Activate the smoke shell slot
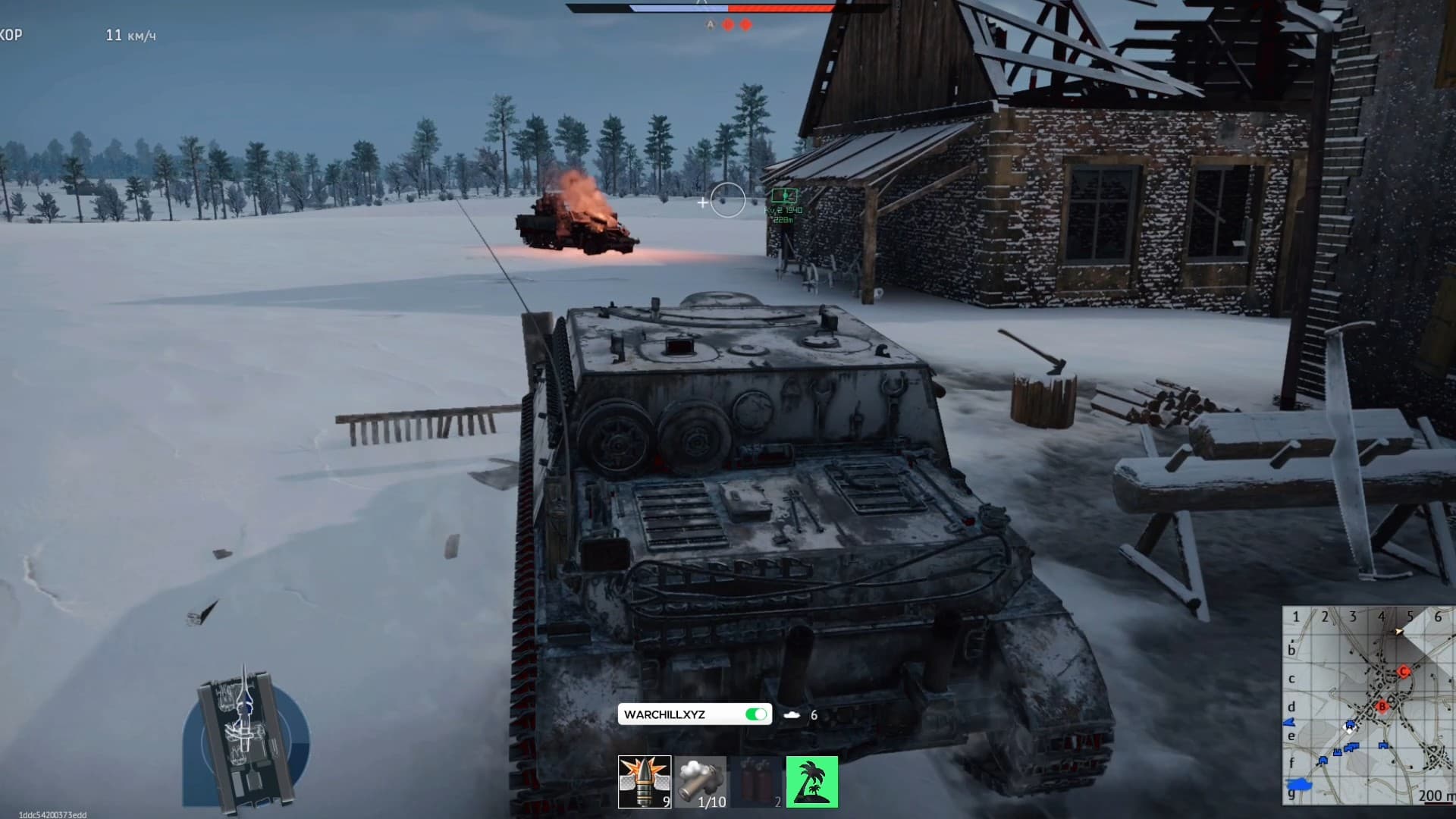This screenshot has width=1456, height=819. click(x=700, y=782)
